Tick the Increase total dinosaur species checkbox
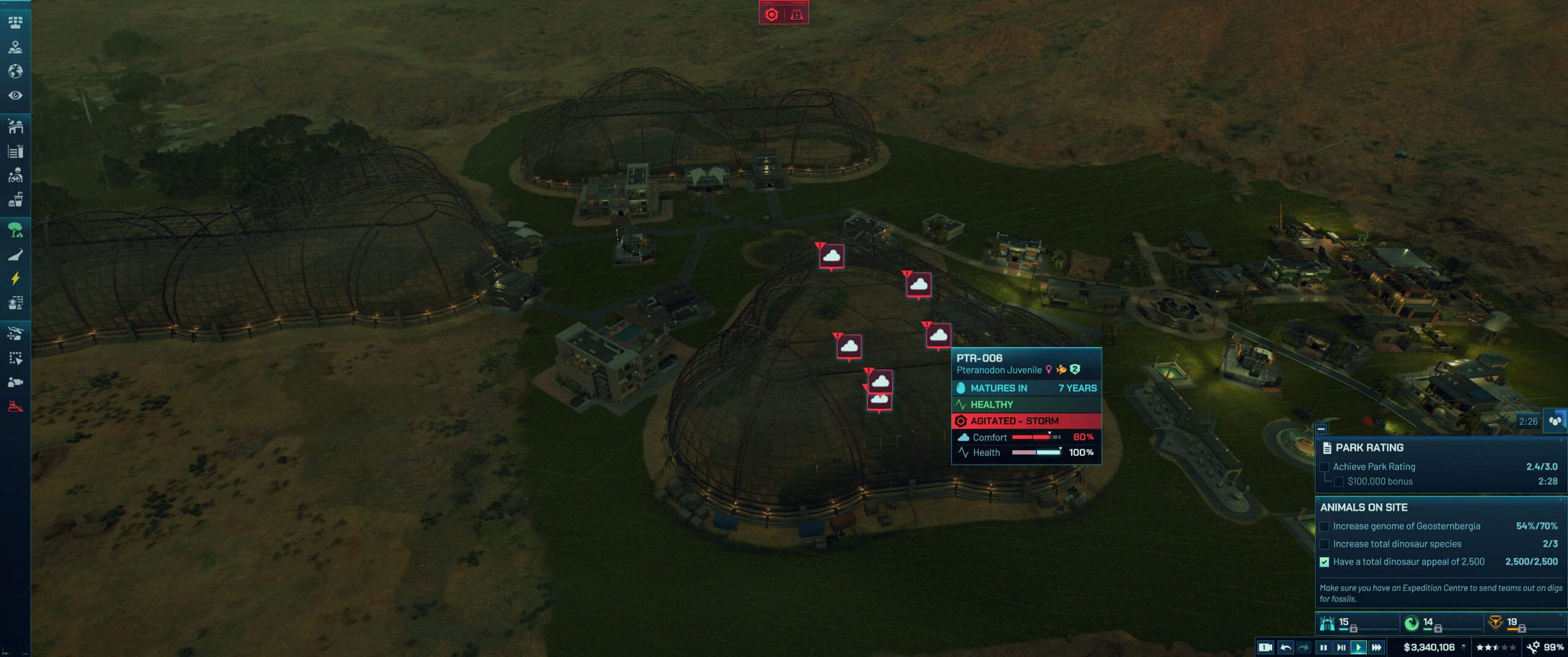Image resolution: width=1568 pixels, height=657 pixels. 1325,544
